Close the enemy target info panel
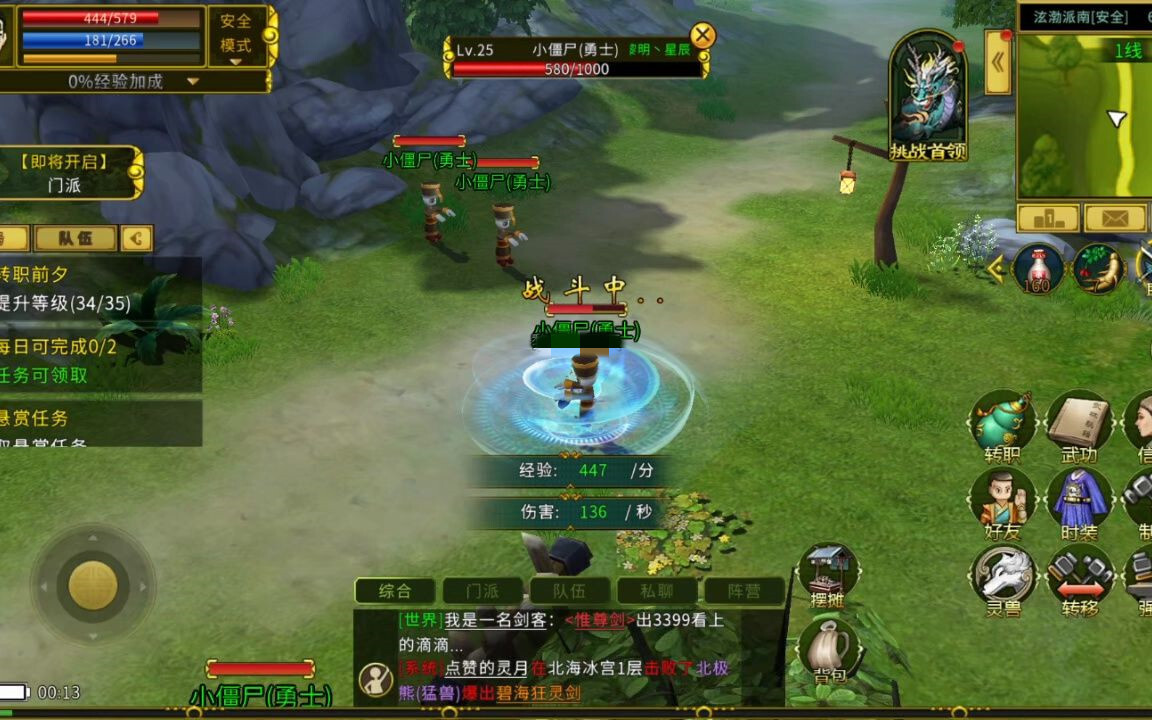The height and width of the screenshot is (720, 1152). (x=703, y=36)
